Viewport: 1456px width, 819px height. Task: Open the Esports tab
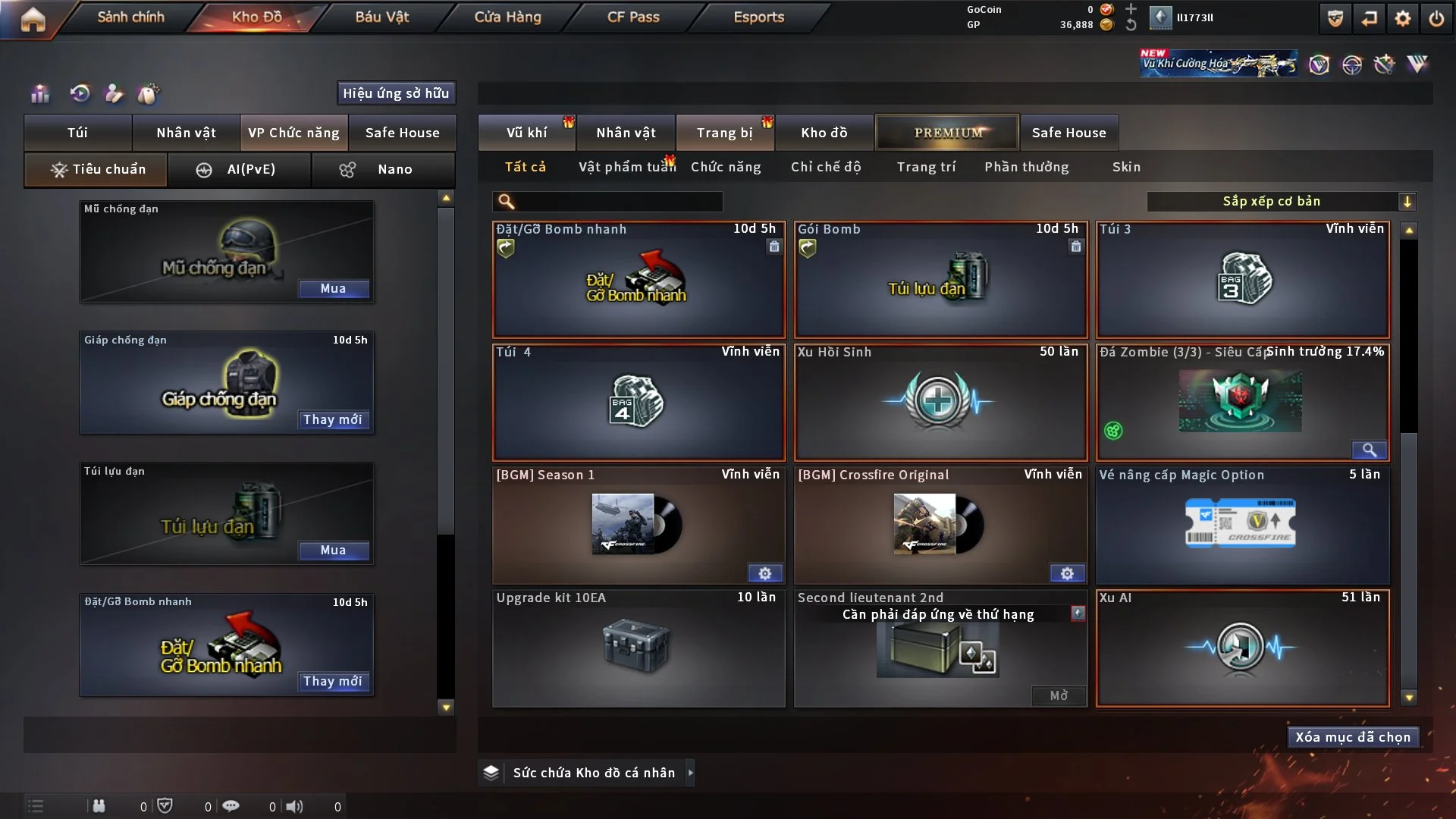click(758, 17)
